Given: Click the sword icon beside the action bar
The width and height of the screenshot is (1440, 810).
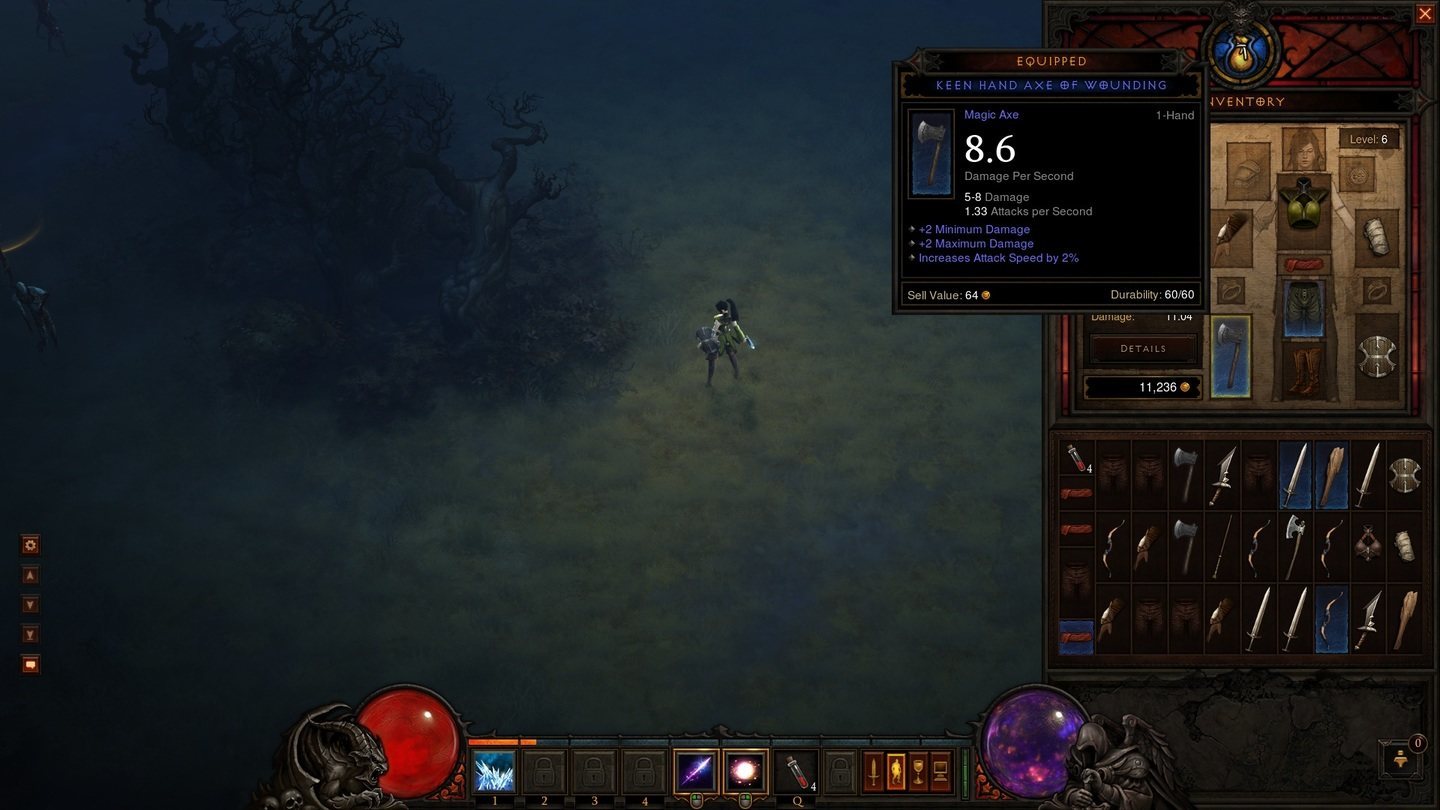Looking at the screenshot, I should pos(872,770).
